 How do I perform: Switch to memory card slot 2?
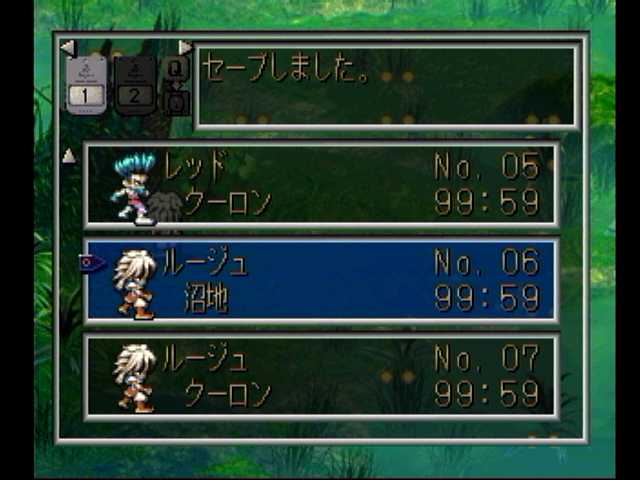(134, 84)
